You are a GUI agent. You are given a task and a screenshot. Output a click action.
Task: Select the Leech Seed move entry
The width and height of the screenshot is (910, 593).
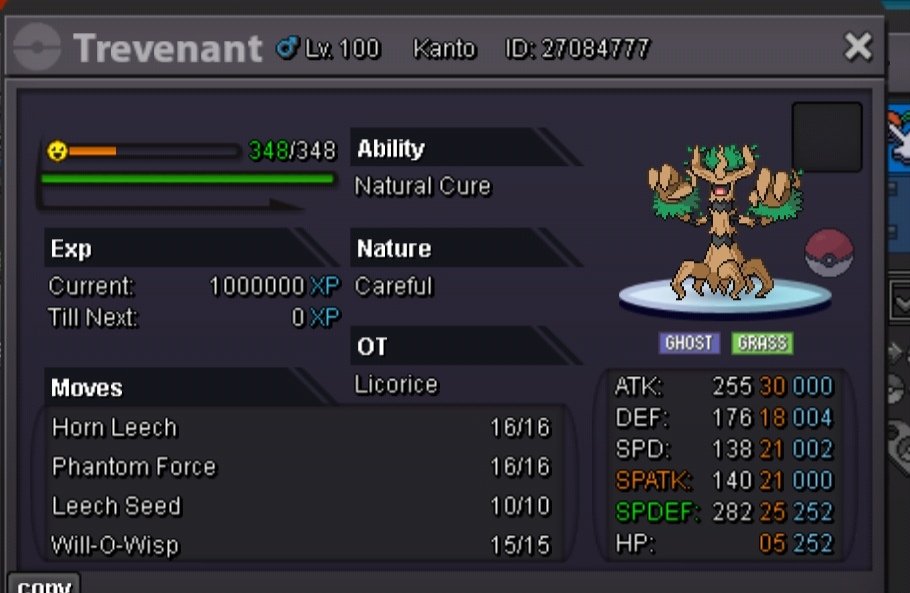pyautogui.click(x=300, y=506)
